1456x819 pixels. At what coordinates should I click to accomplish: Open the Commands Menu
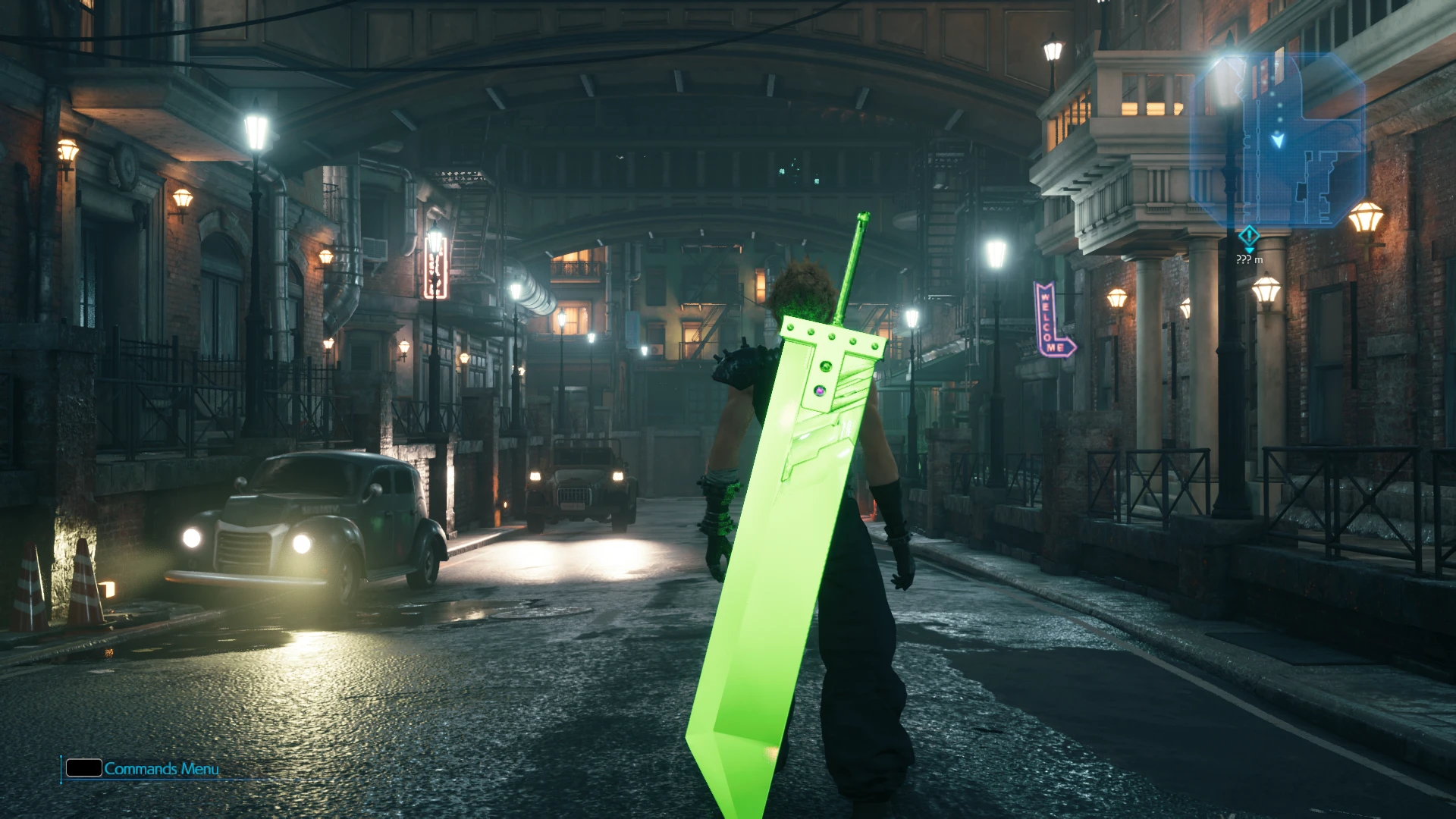click(143, 768)
